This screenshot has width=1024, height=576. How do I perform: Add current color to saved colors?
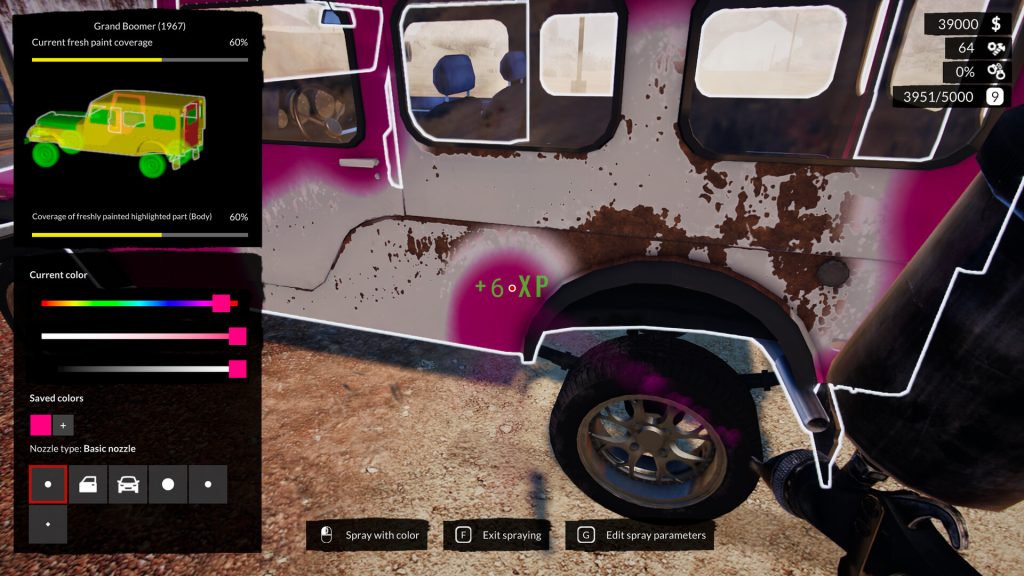(x=63, y=425)
